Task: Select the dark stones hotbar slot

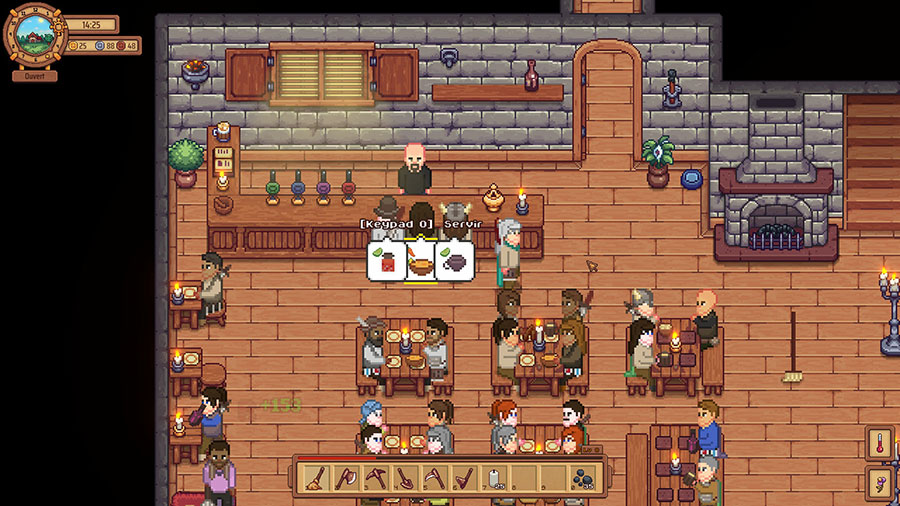Action: click(583, 478)
